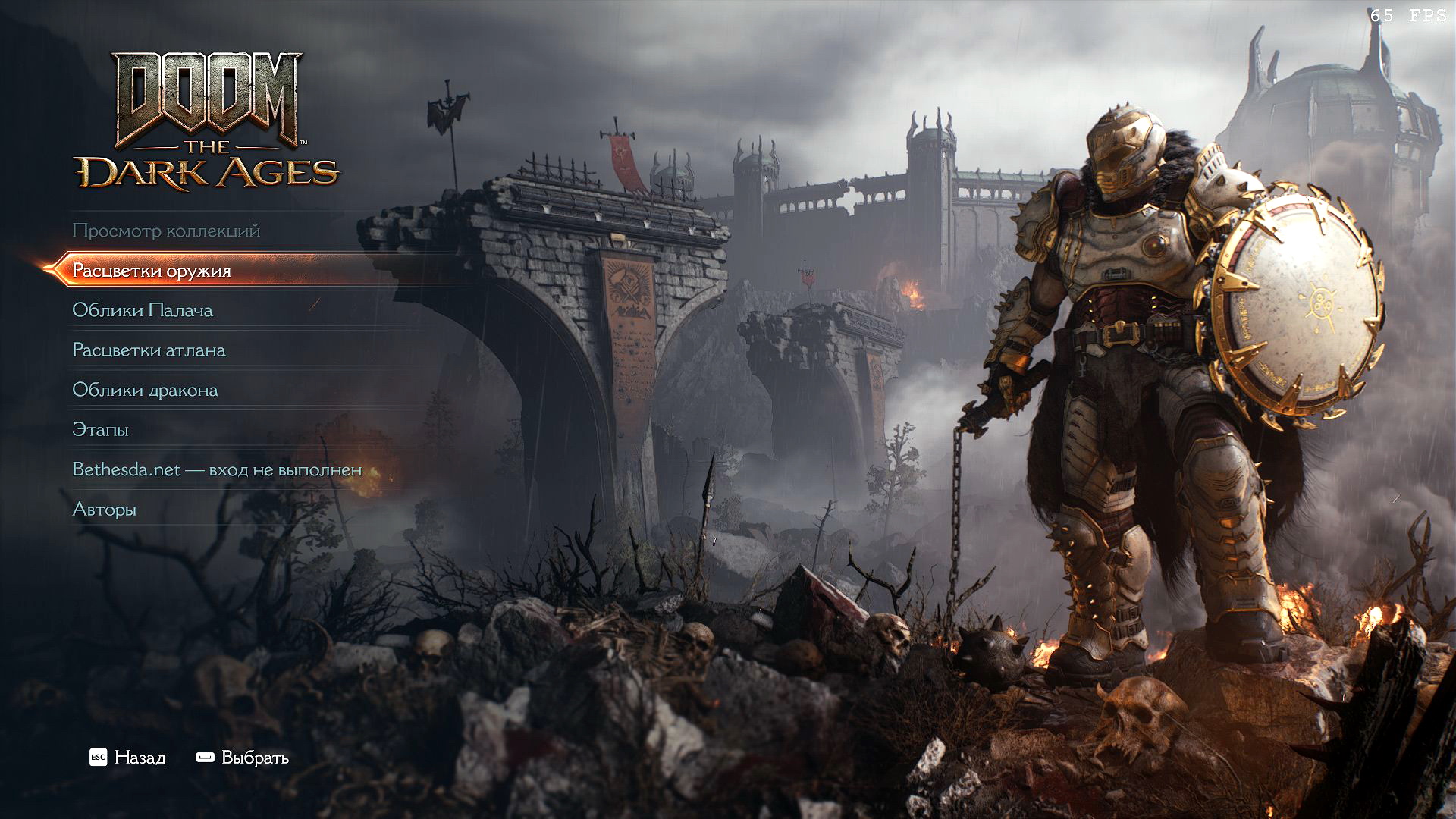Open the highlighted Расцветки оружия menu entry
This screenshot has height=819, width=1456.
click(152, 271)
